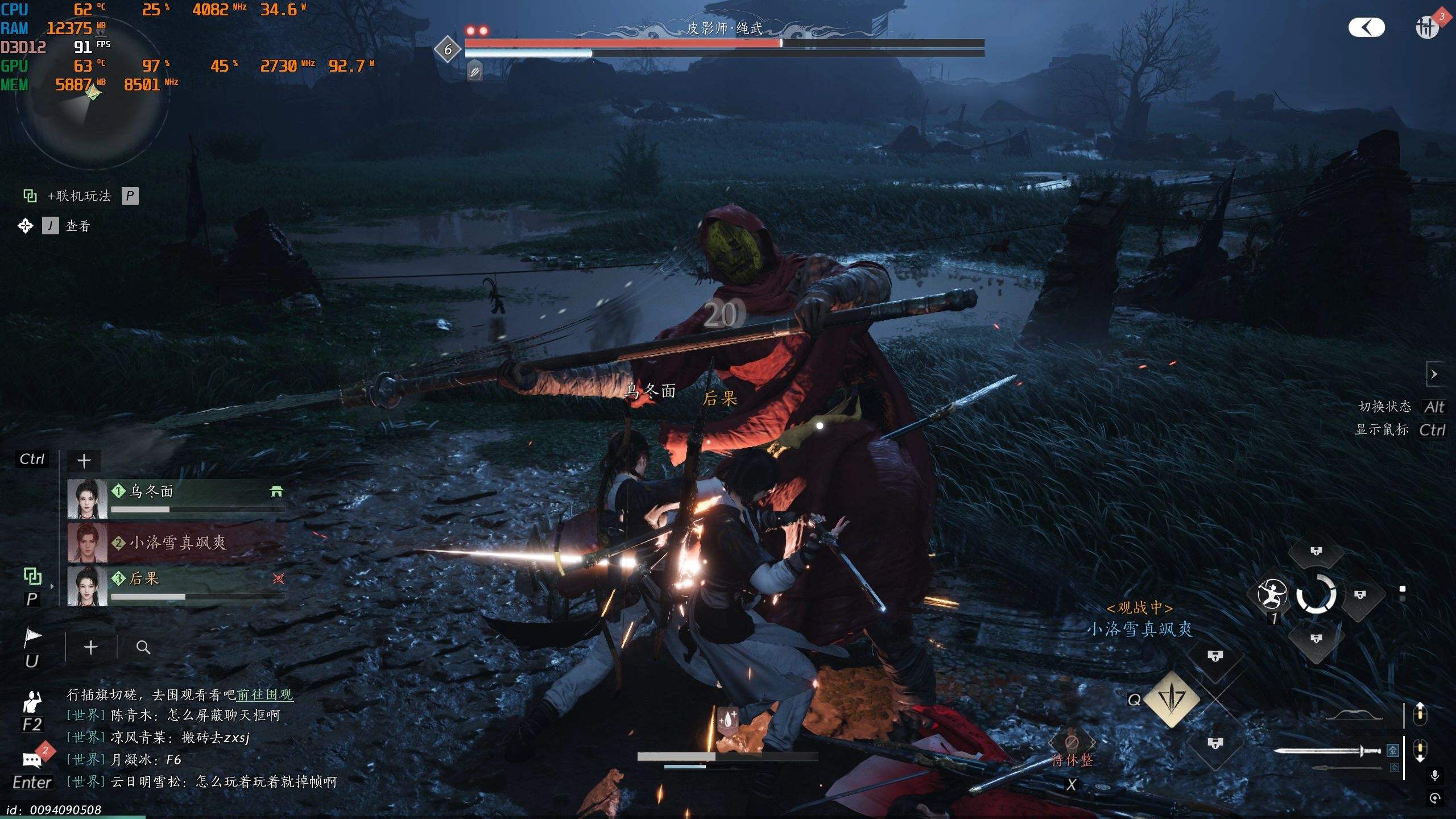1456x819 pixels.
Task: Click the 查看 view entry
Action: point(77,226)
